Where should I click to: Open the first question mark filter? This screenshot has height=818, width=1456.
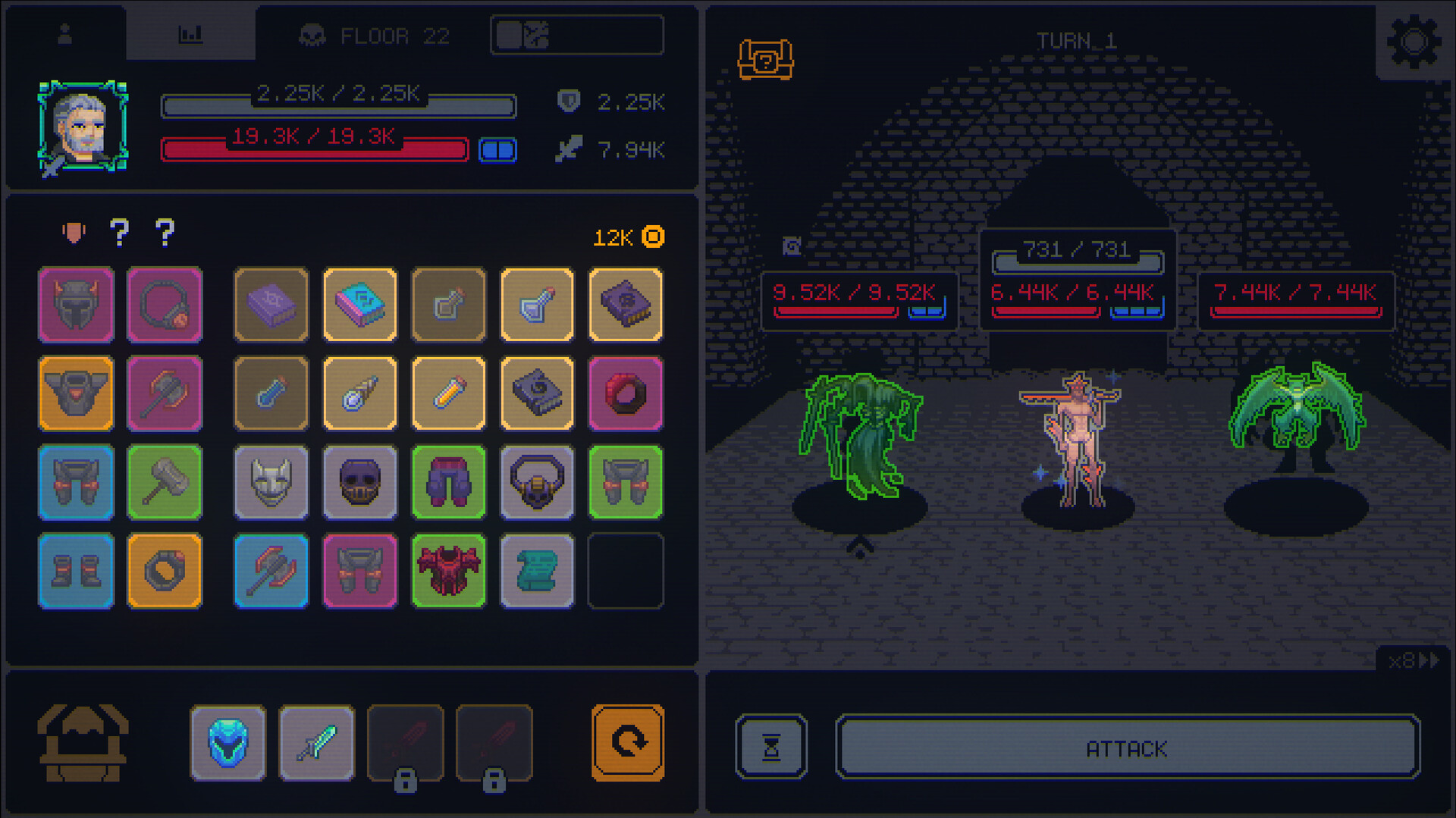click(x=119, y=233)
